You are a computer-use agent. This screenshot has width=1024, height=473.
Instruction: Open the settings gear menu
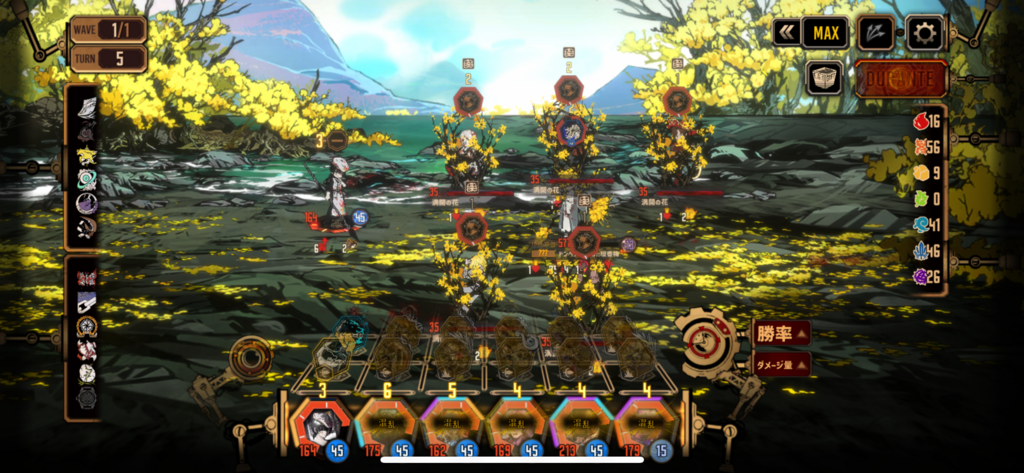point(924,33)
